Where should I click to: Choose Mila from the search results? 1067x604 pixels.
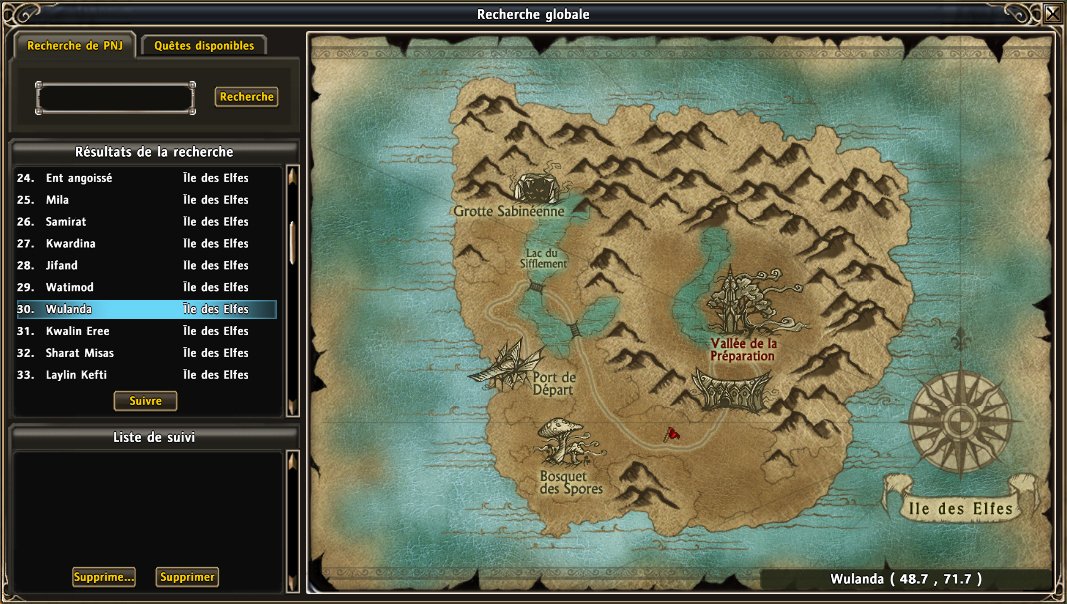pos(146,200)
